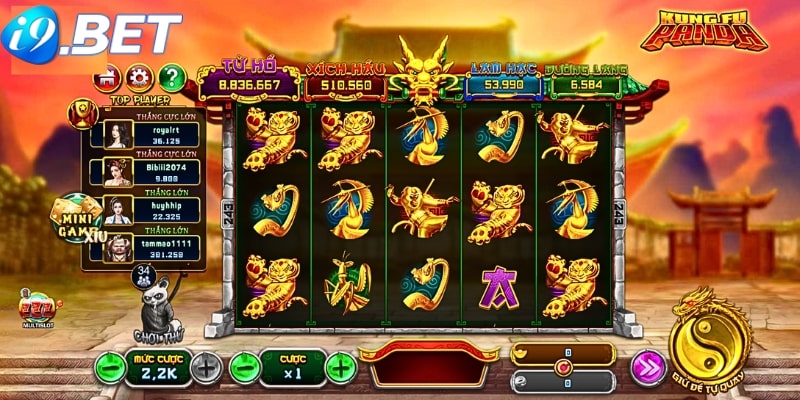Open the gold trophy Top Player icon
Image resolution: width=800 pixels, height=400 pixels.
(82, 112)
